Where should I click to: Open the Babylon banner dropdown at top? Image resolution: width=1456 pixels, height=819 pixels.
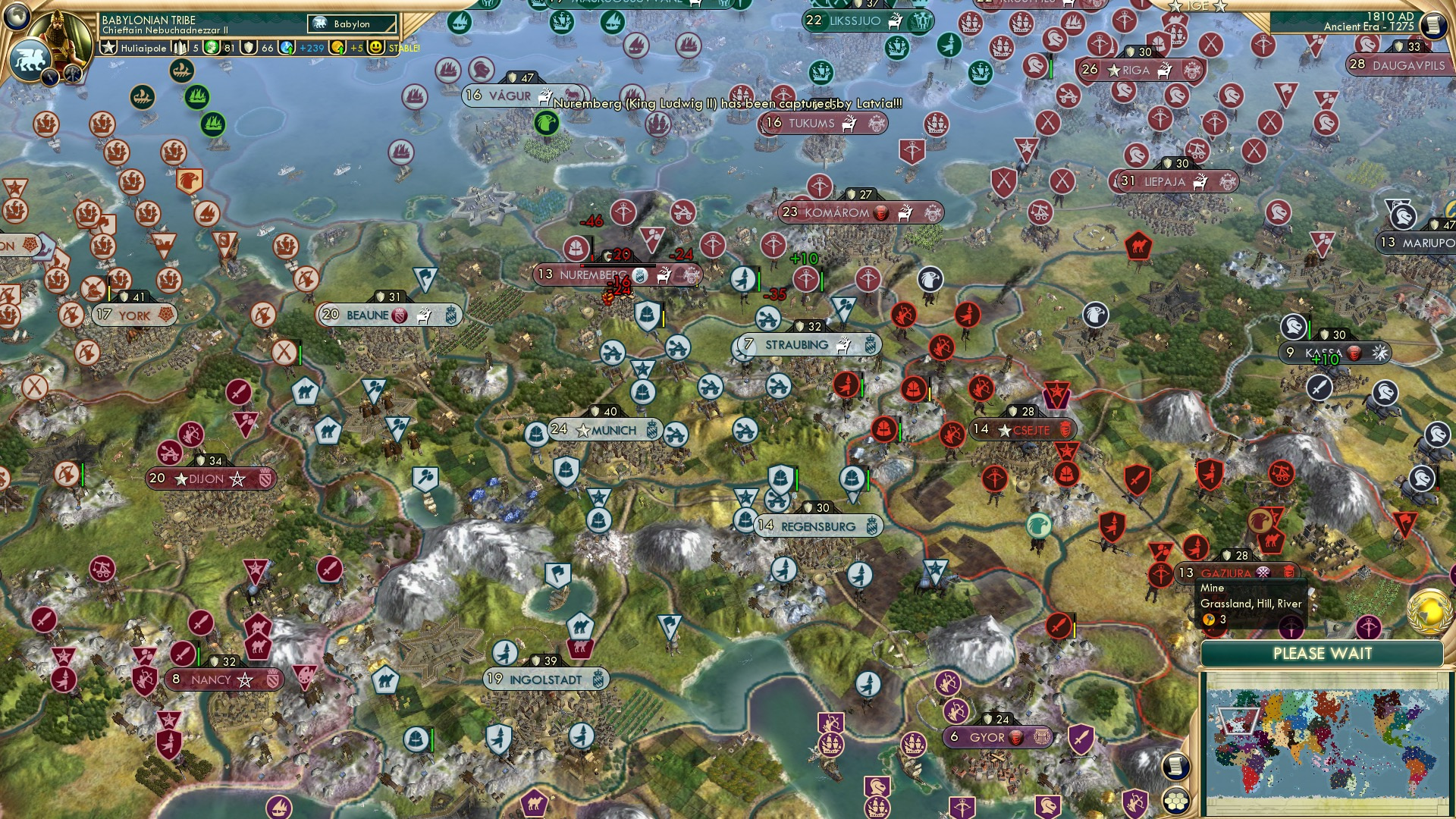(x=351, y=24)
